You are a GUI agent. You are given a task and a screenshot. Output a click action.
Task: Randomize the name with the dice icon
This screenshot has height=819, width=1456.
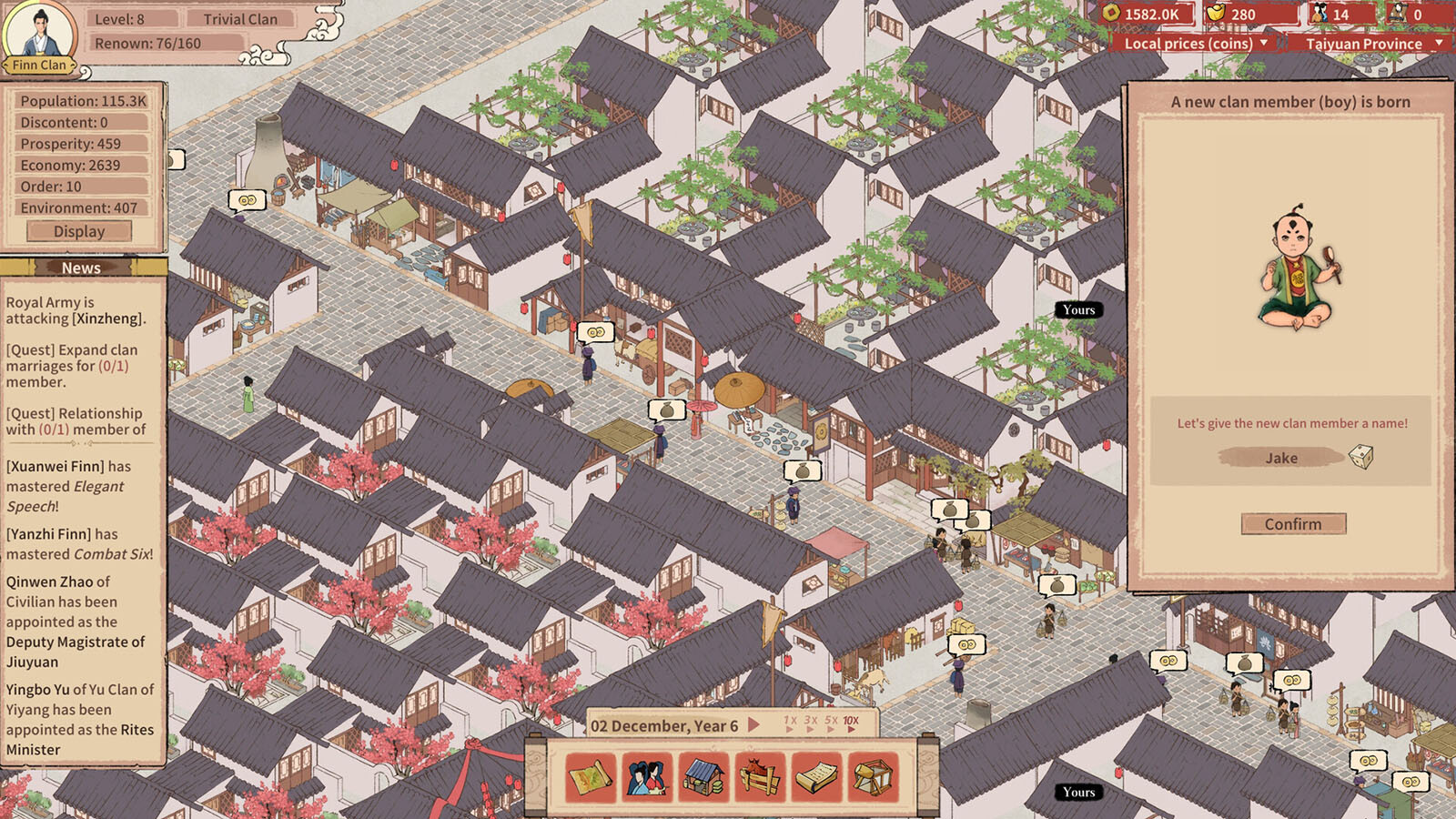point(1360,457)
